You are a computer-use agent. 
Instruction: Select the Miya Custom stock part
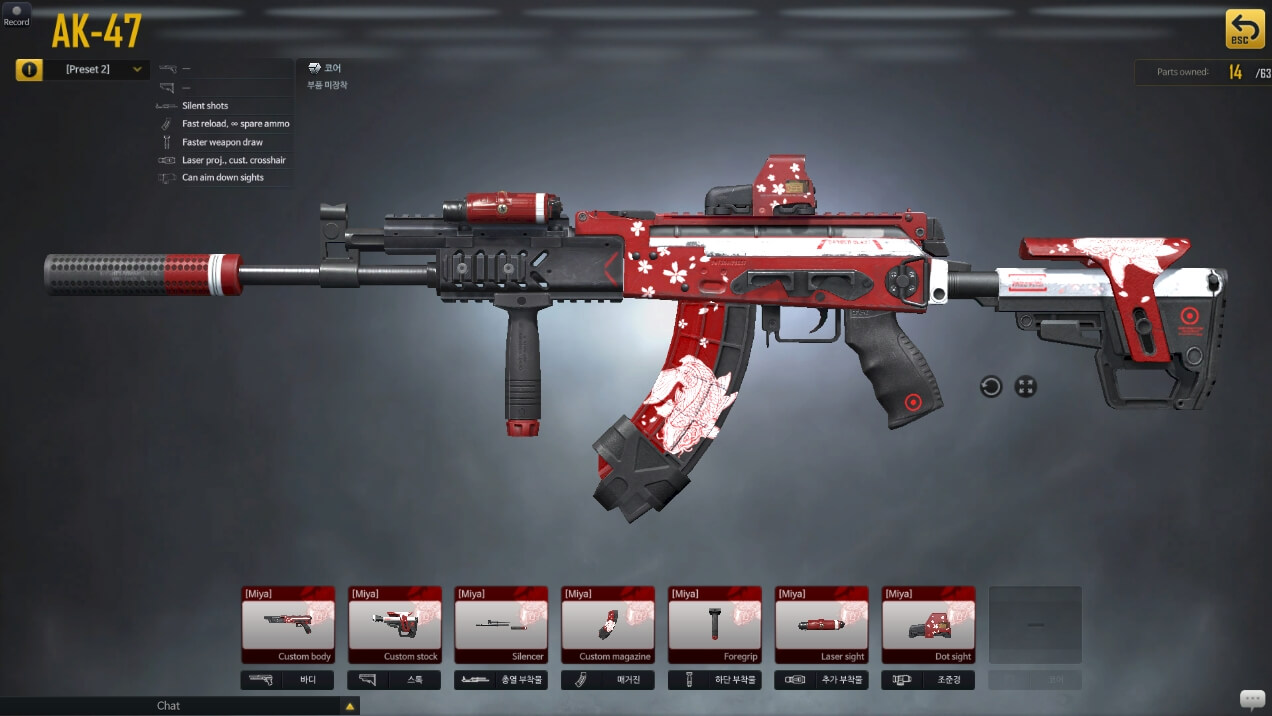coord(394,624)
